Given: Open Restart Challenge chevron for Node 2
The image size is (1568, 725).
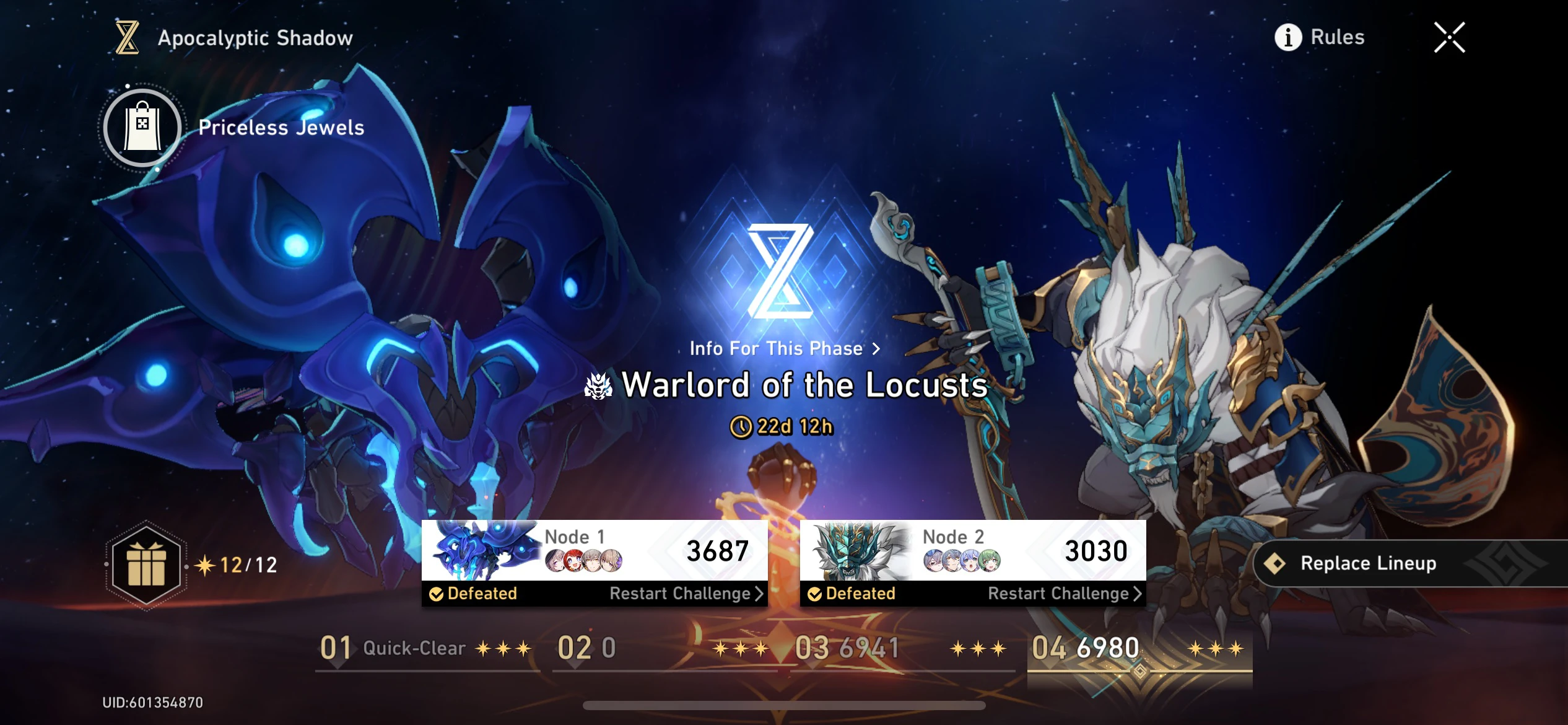Looking at the screenshot, I should click(x=1138, y=593).
